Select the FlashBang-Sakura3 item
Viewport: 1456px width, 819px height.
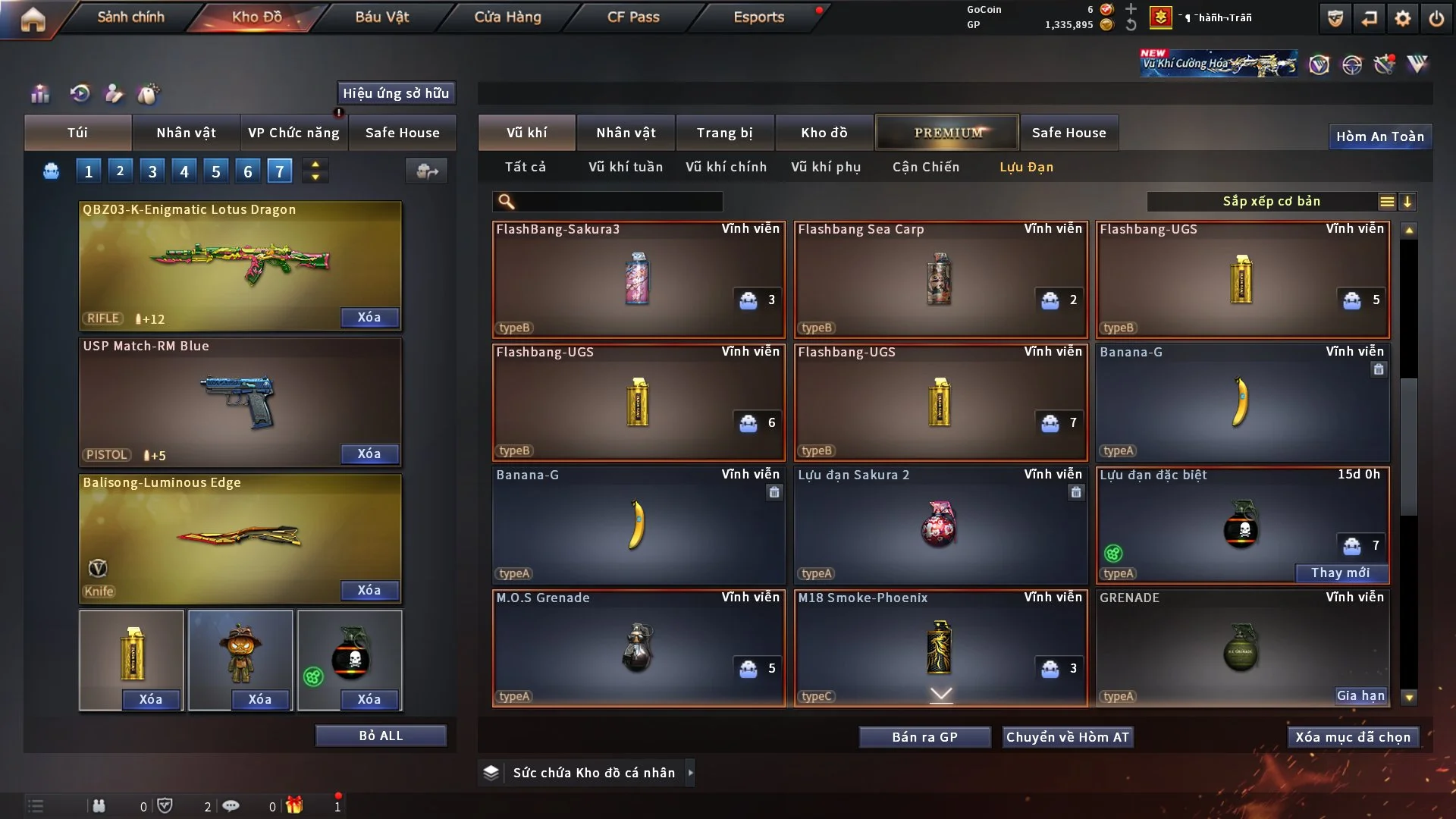pos(638,279)
